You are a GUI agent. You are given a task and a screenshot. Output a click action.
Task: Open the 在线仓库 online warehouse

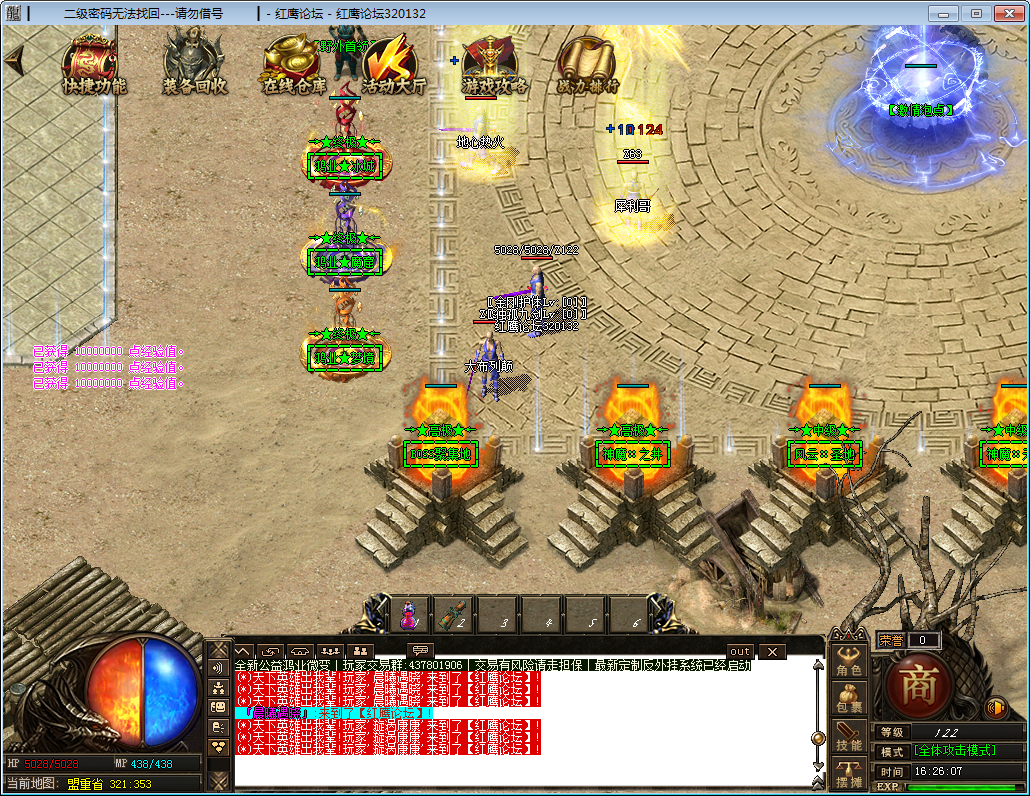pyautogui.click(x=294, y=64)
